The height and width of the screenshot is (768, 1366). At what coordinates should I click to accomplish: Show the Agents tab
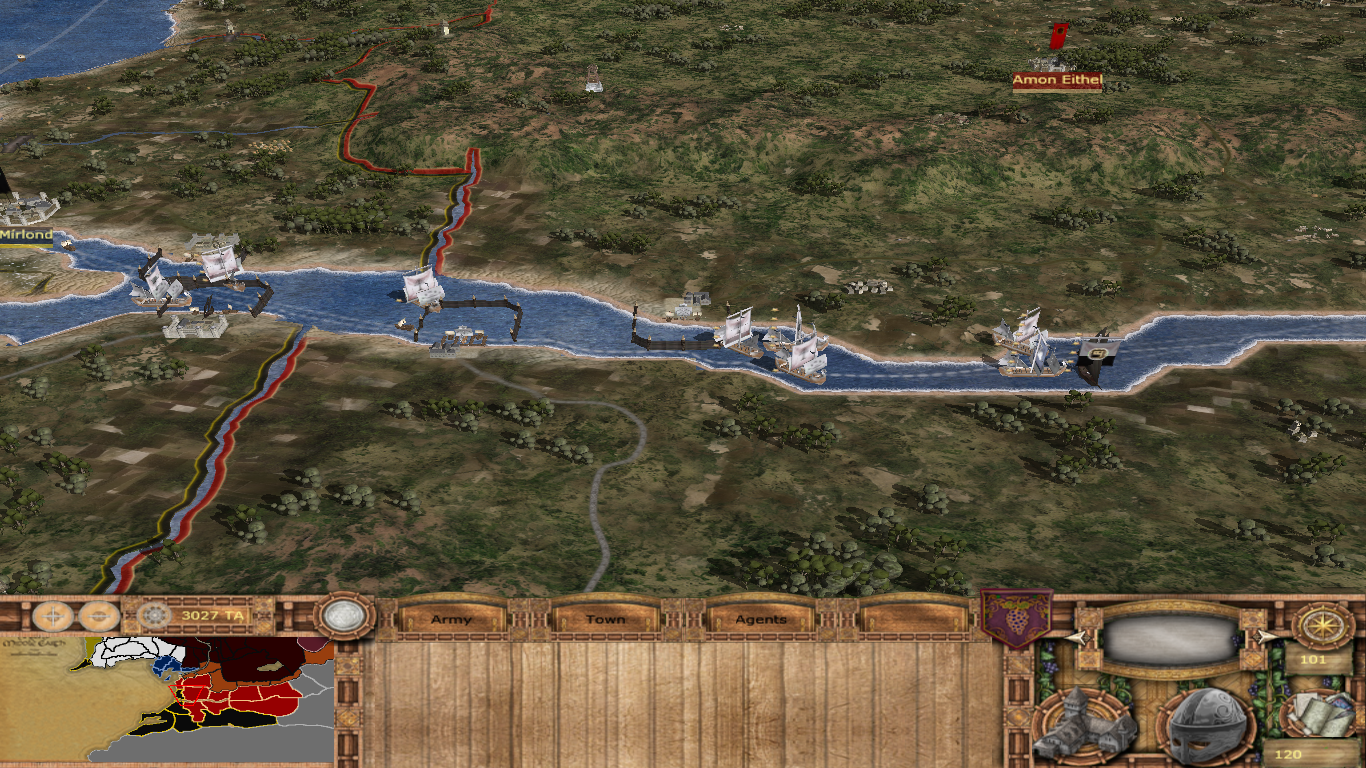tap(761, 619)
